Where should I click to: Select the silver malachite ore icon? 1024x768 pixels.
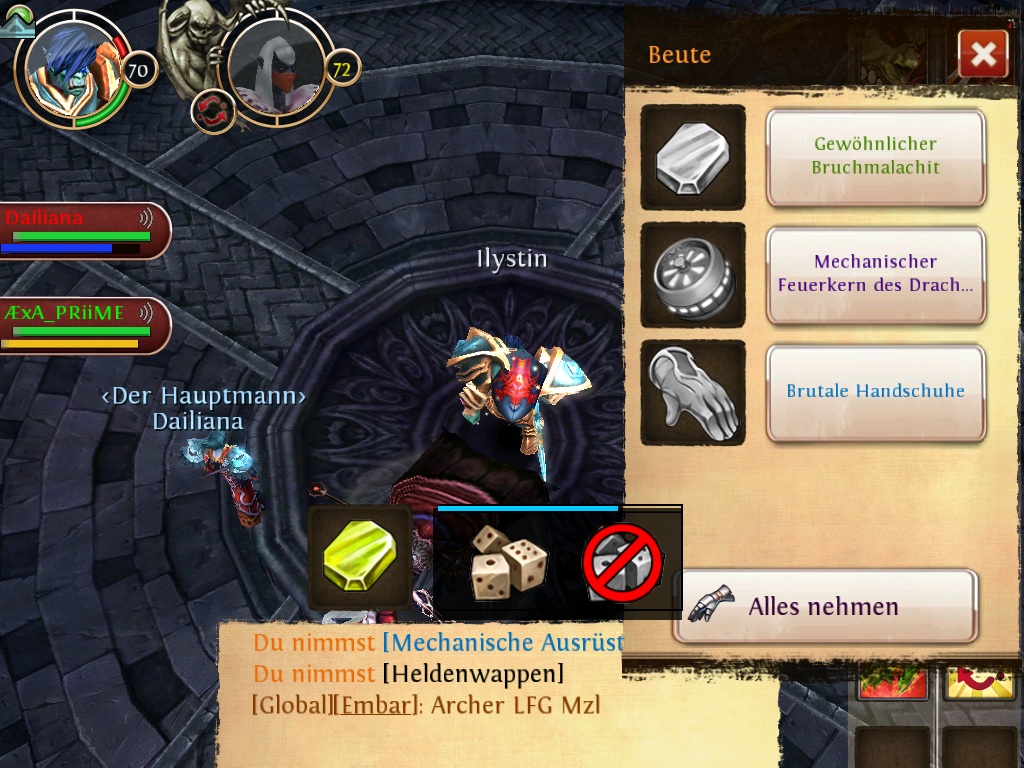pyautogui.click(x=692, y=157)
